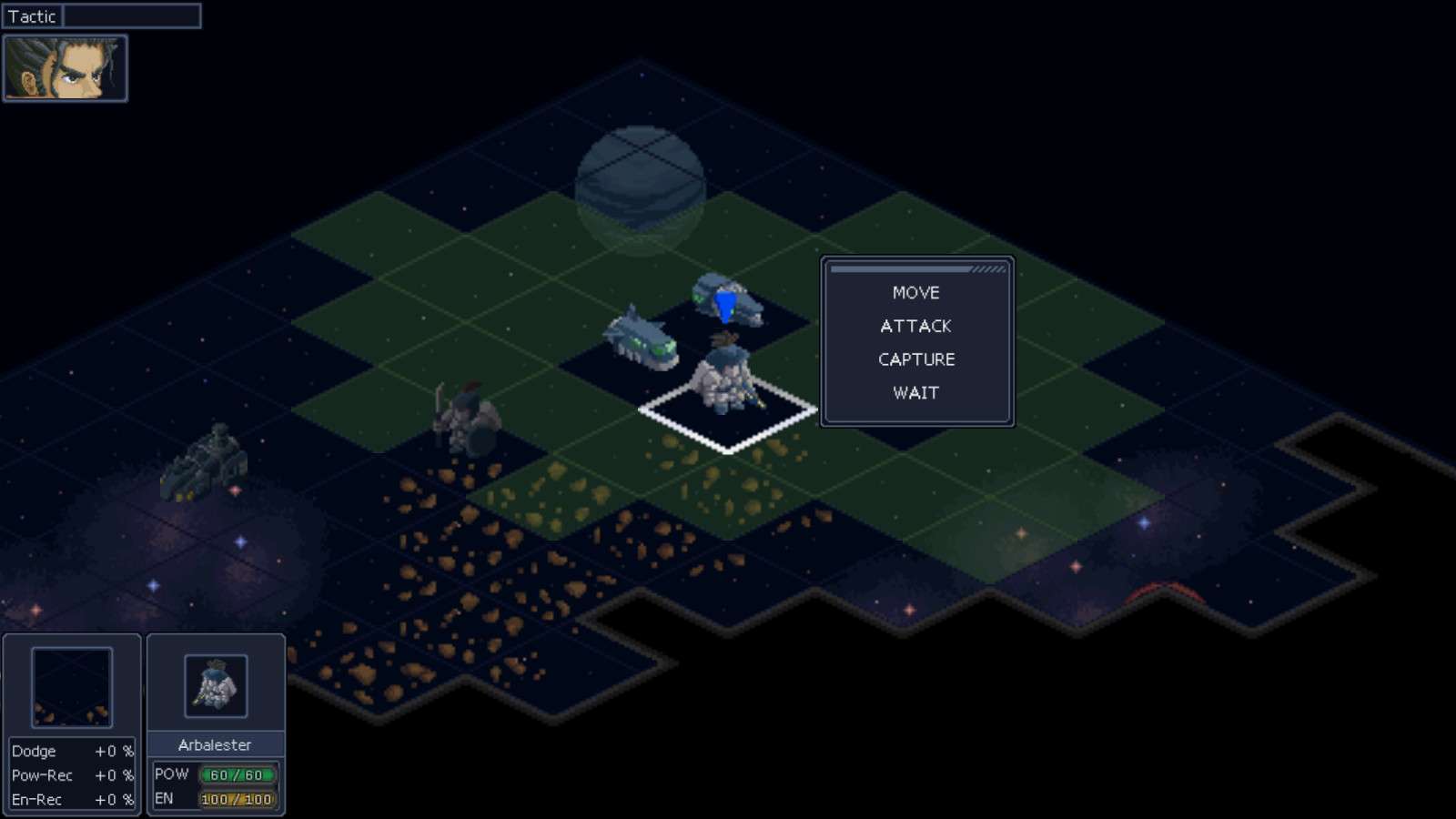Choose WAIT to end the unit's turn
The height and width of the screenshot is (819, 1456).
[915, 393]
